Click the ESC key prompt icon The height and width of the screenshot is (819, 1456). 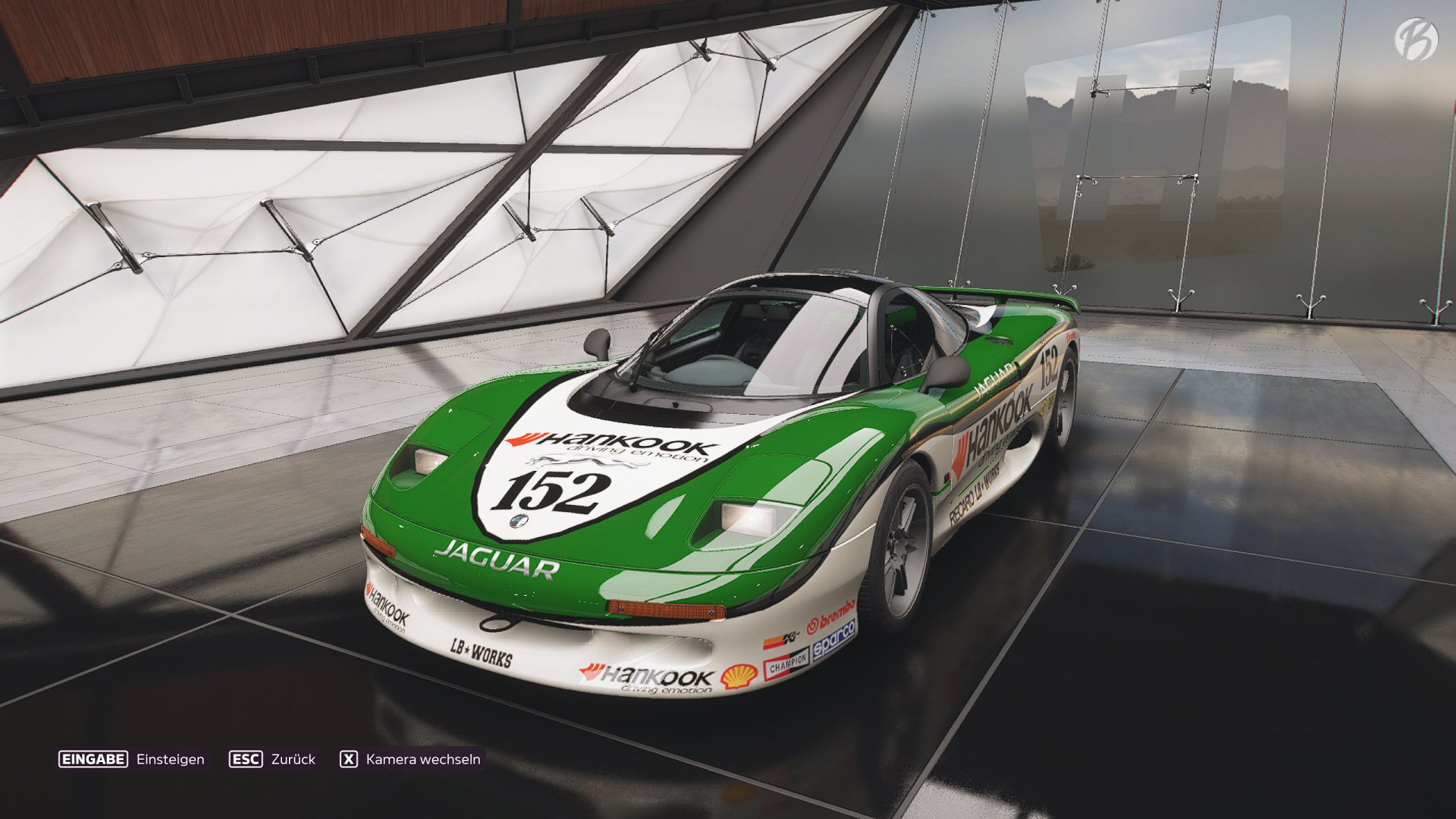coord(246,758)
